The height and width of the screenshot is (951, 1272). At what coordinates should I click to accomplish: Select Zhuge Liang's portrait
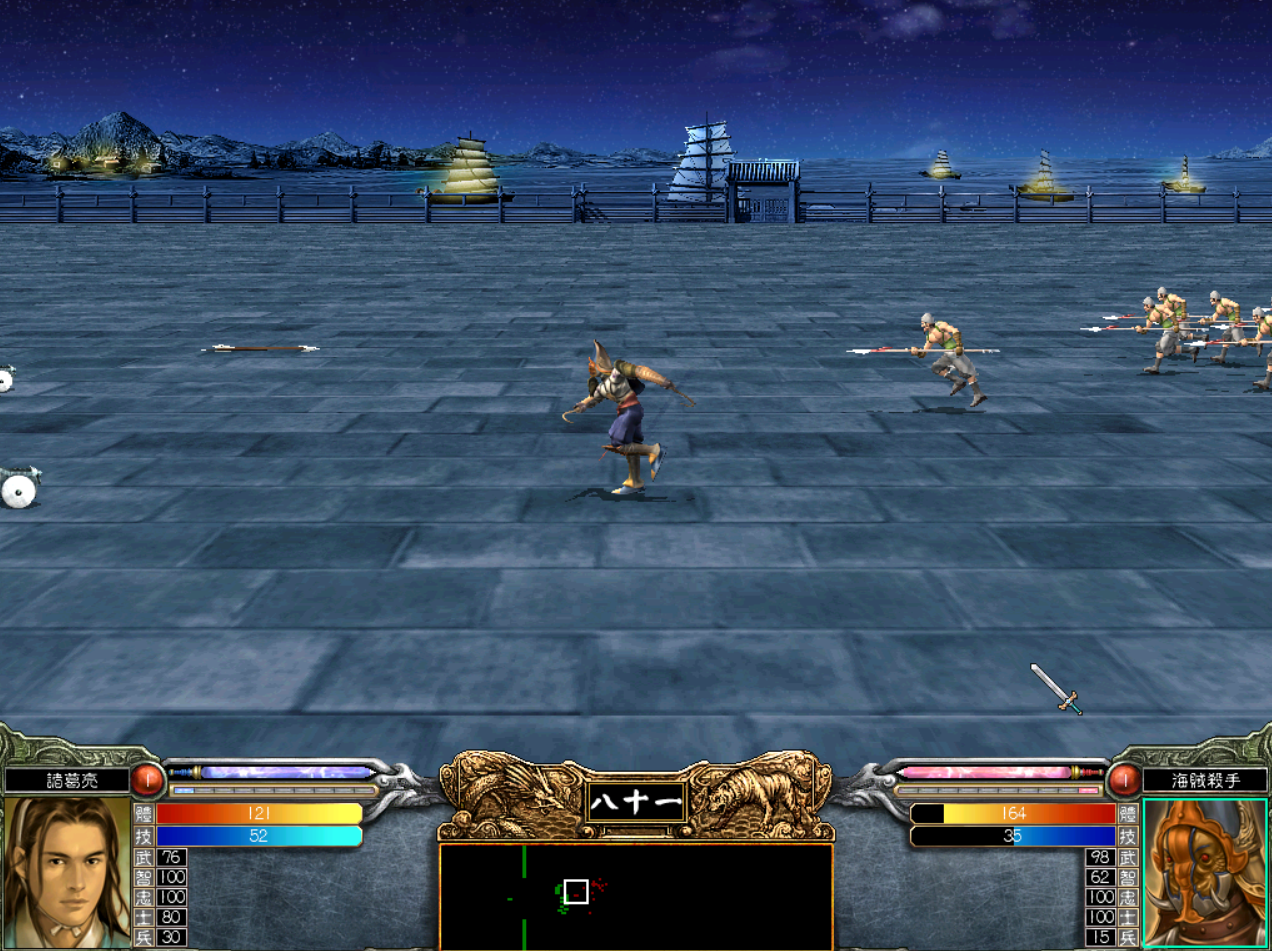[x=67, y=872]
